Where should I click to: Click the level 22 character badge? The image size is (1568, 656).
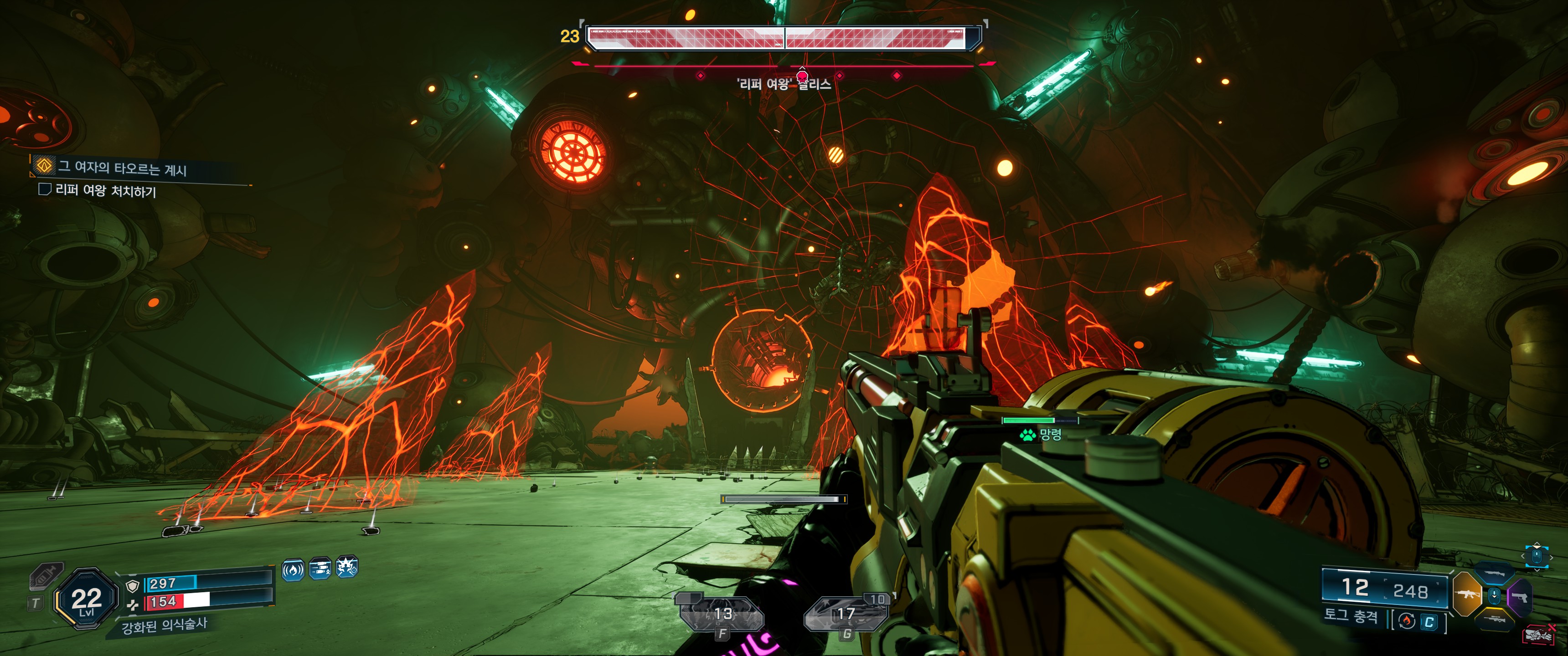86,599
